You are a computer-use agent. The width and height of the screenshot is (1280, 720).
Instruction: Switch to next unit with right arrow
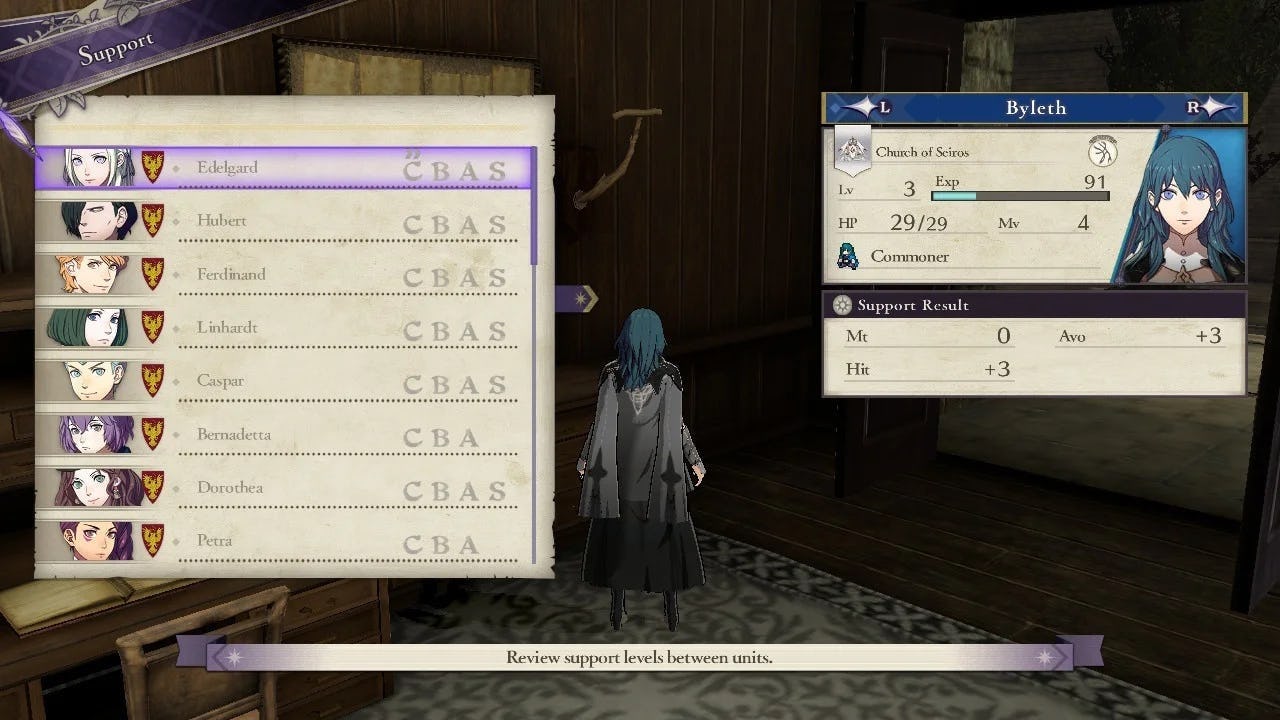point(1212,108)
